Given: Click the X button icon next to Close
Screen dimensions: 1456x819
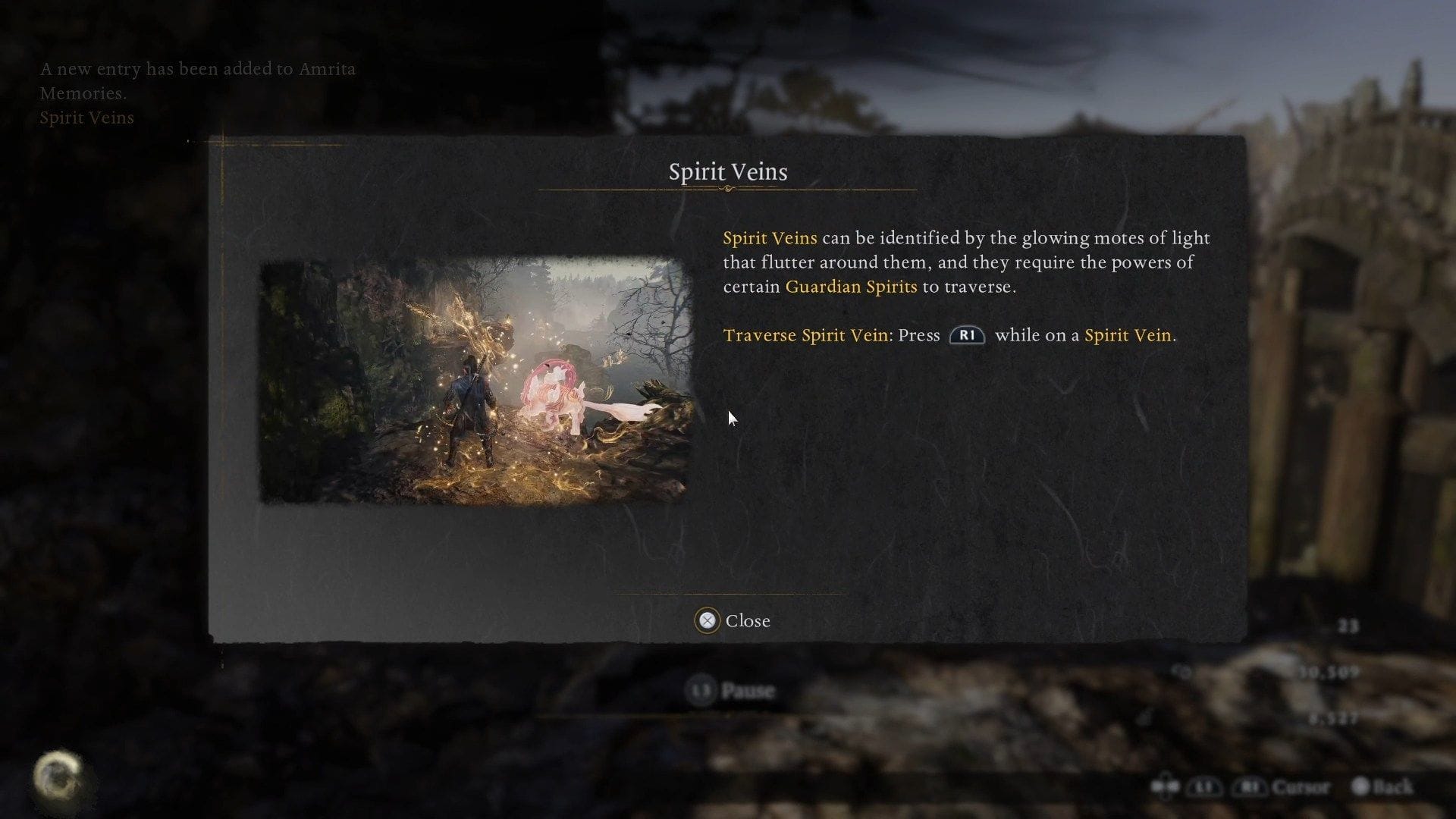Looking at the screenshot, I should coord(707,620).
